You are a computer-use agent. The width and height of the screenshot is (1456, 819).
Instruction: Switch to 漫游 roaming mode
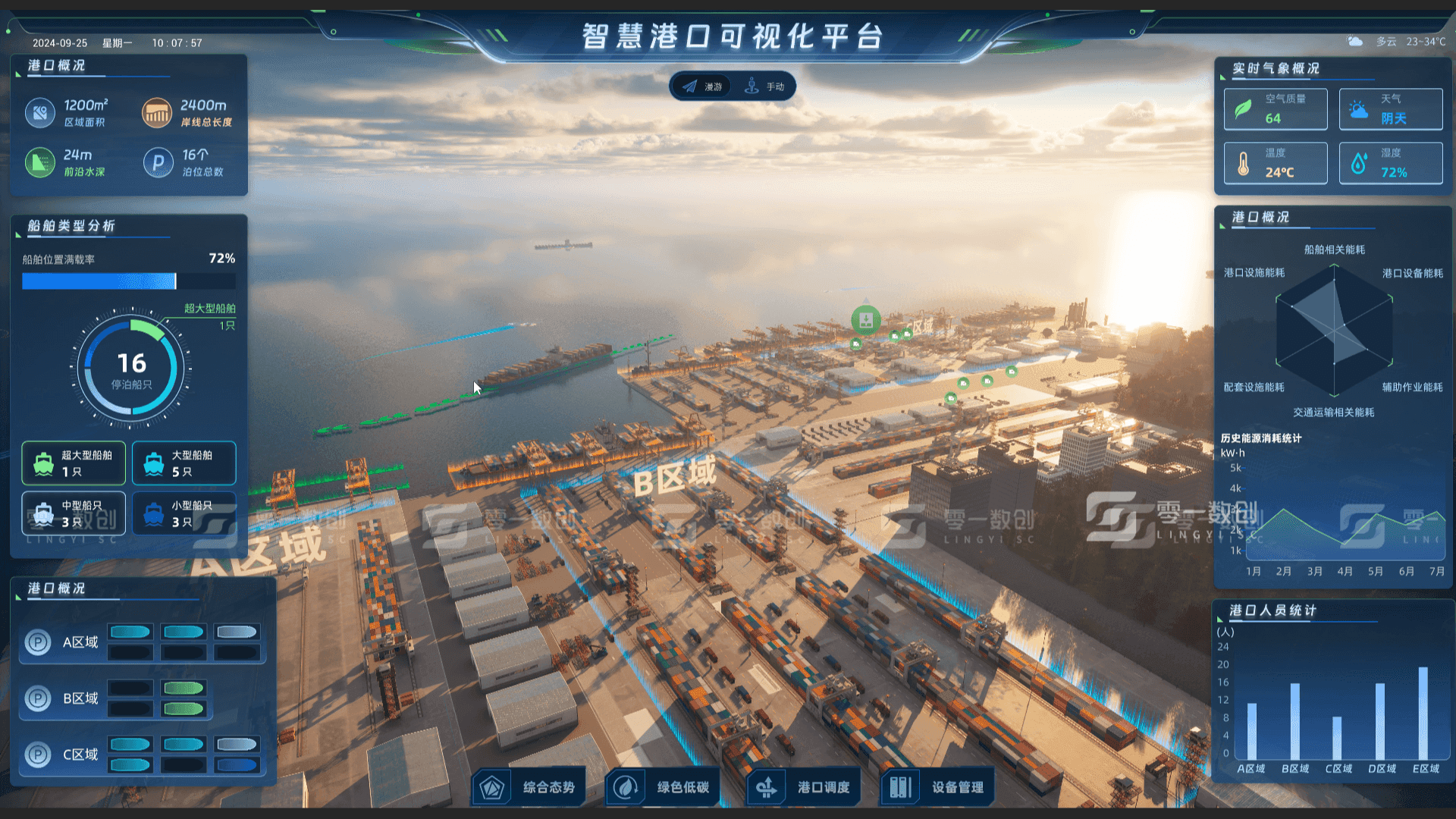(x=702, y=86)
